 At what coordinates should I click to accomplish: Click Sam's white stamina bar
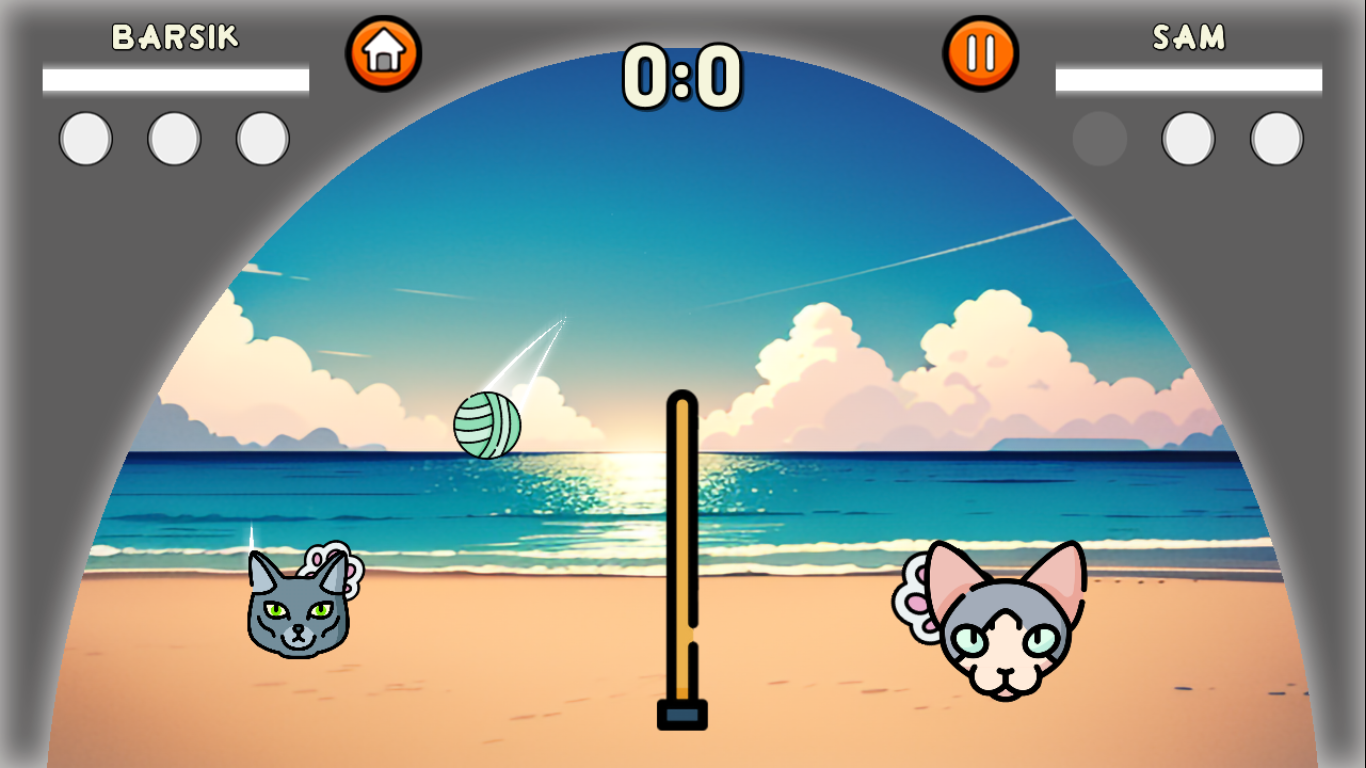tap(1189, 77)
